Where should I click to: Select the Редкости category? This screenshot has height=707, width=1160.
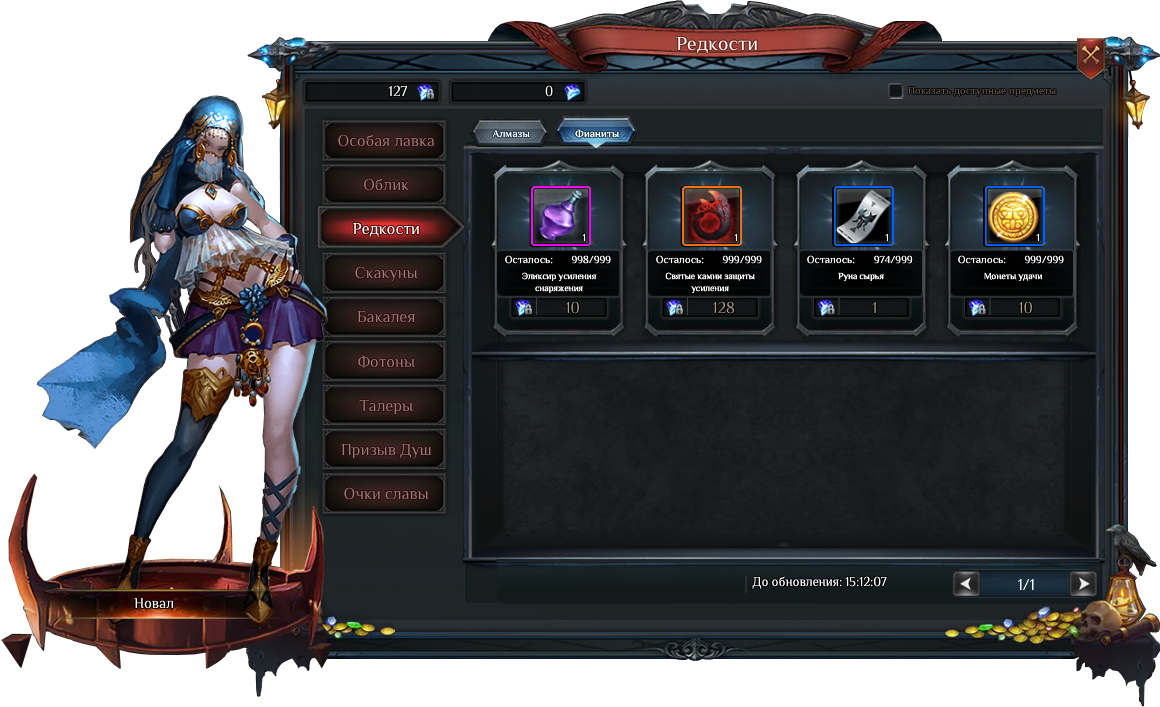386,229
